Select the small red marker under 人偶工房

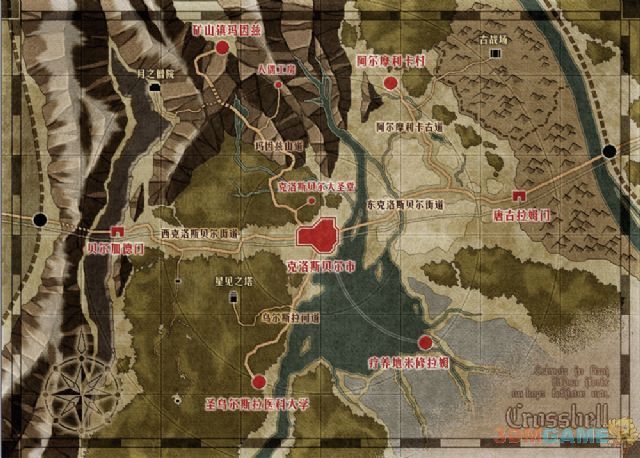(278, 86)
